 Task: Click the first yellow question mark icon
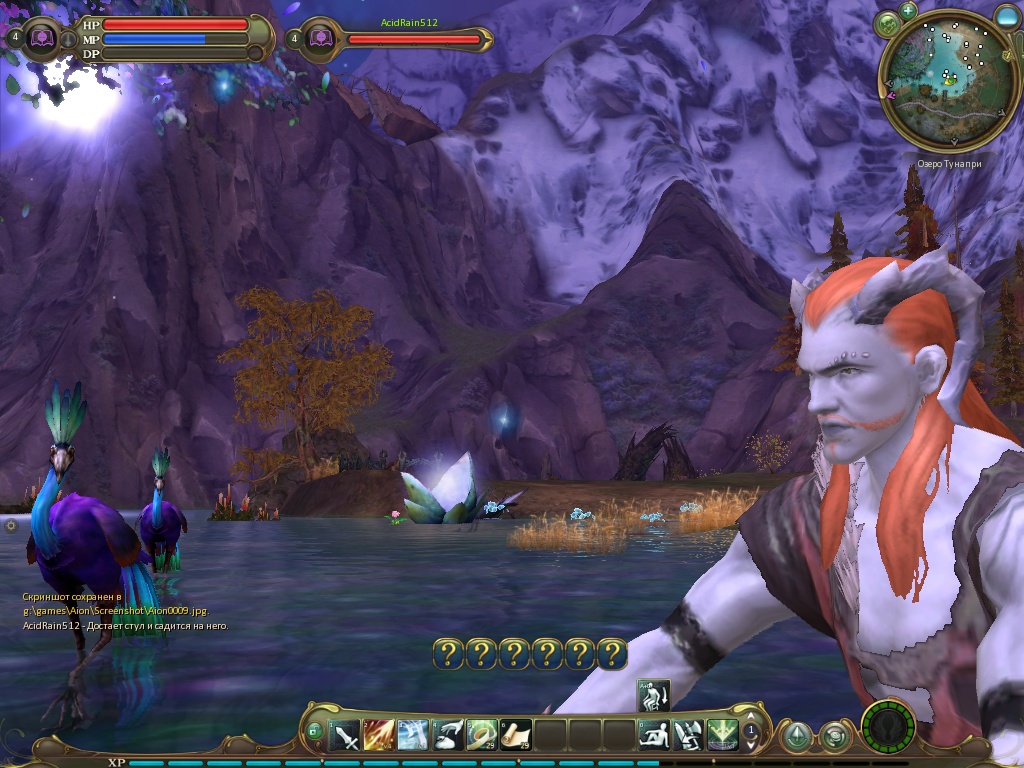(x=449, y=654)
